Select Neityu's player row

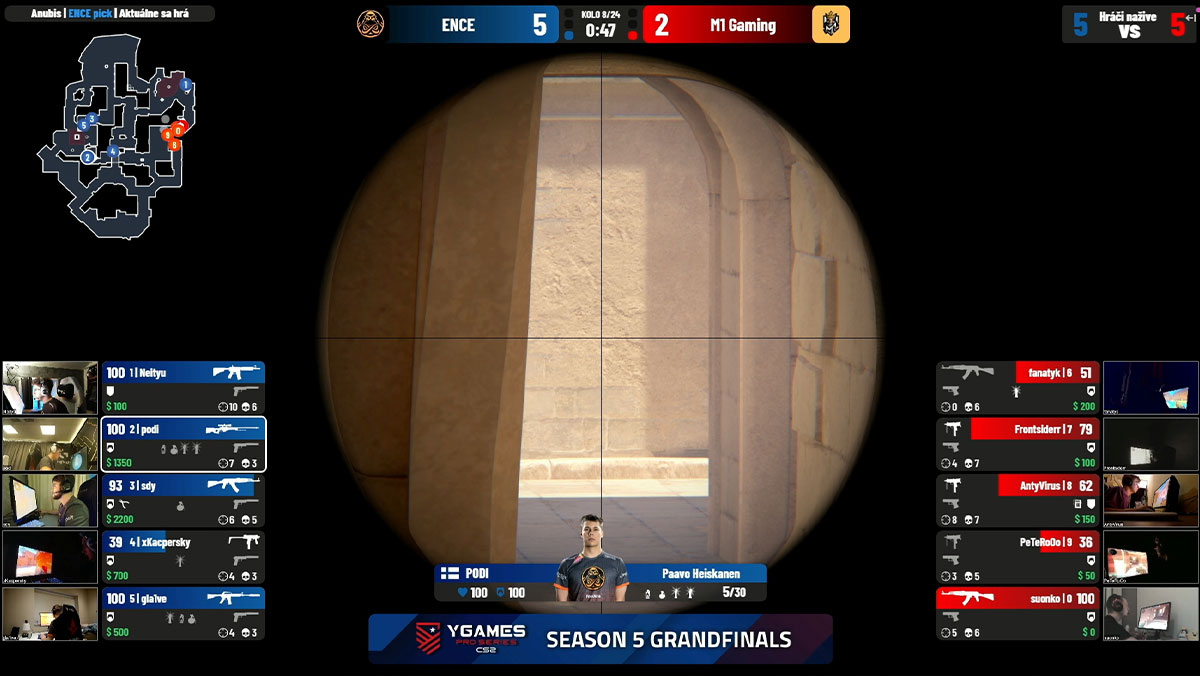[183, 387]
